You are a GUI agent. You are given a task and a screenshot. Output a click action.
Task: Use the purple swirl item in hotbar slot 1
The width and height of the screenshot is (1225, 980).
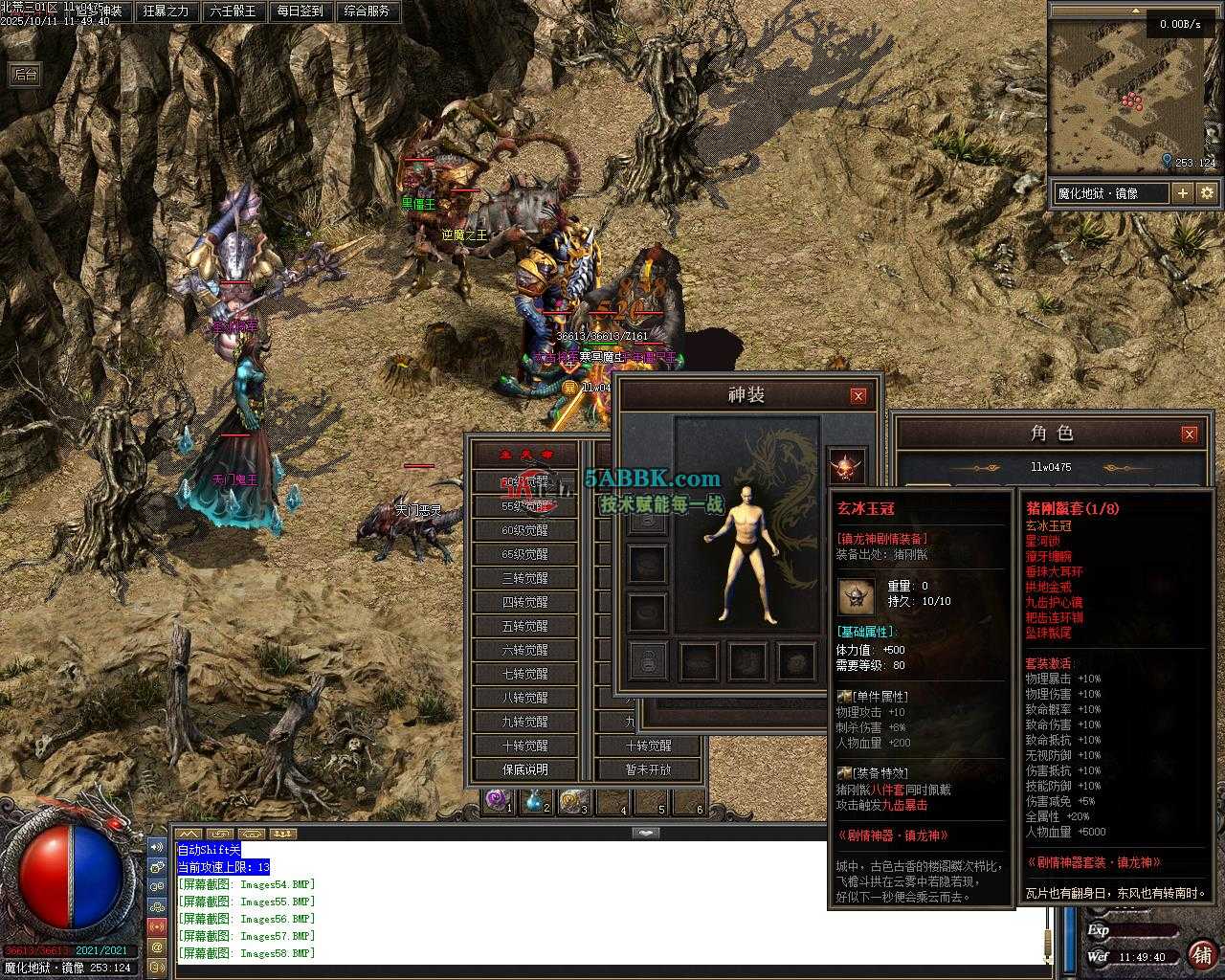click(496, 800)
